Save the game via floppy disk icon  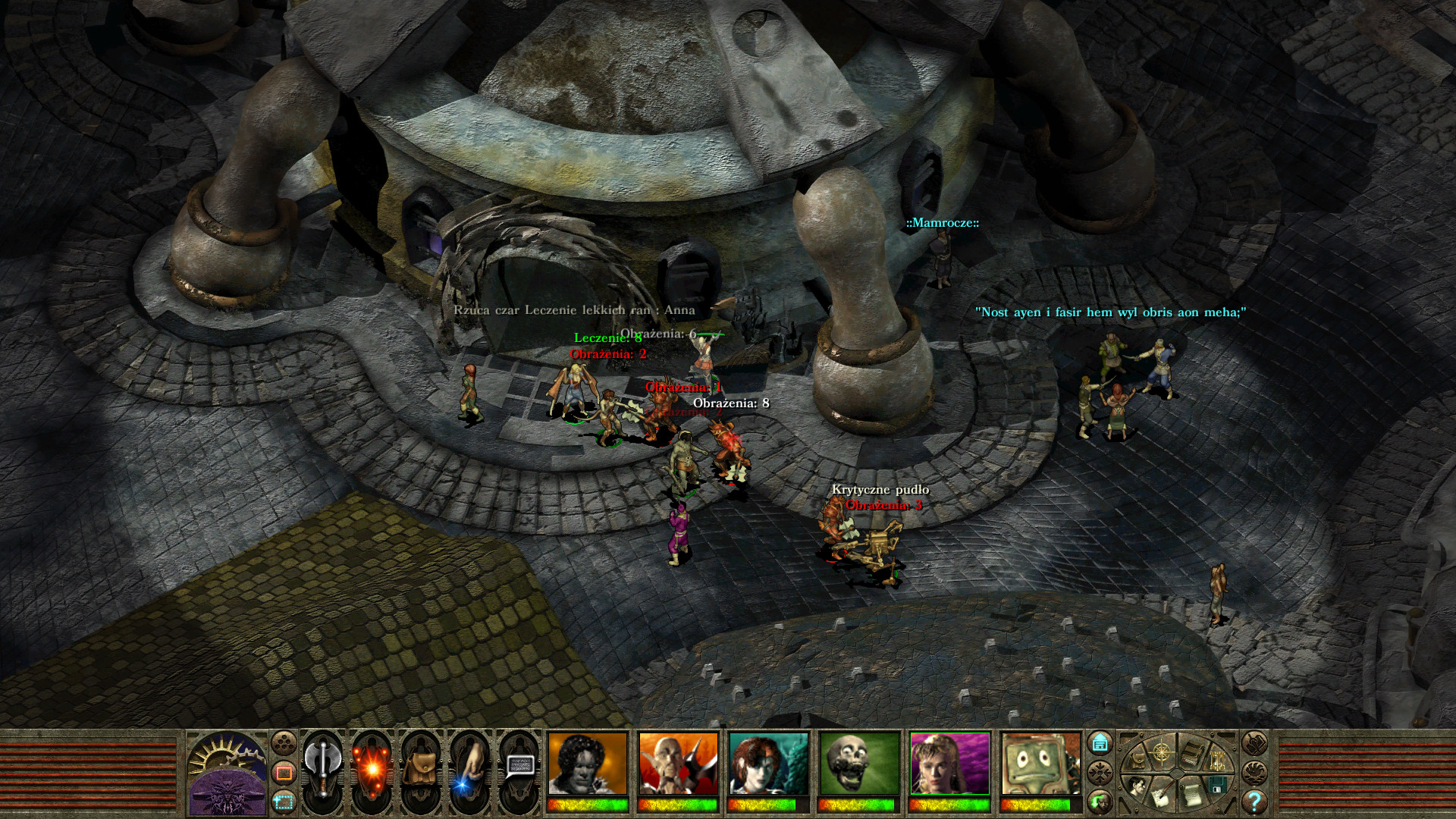click(1217, 785)
